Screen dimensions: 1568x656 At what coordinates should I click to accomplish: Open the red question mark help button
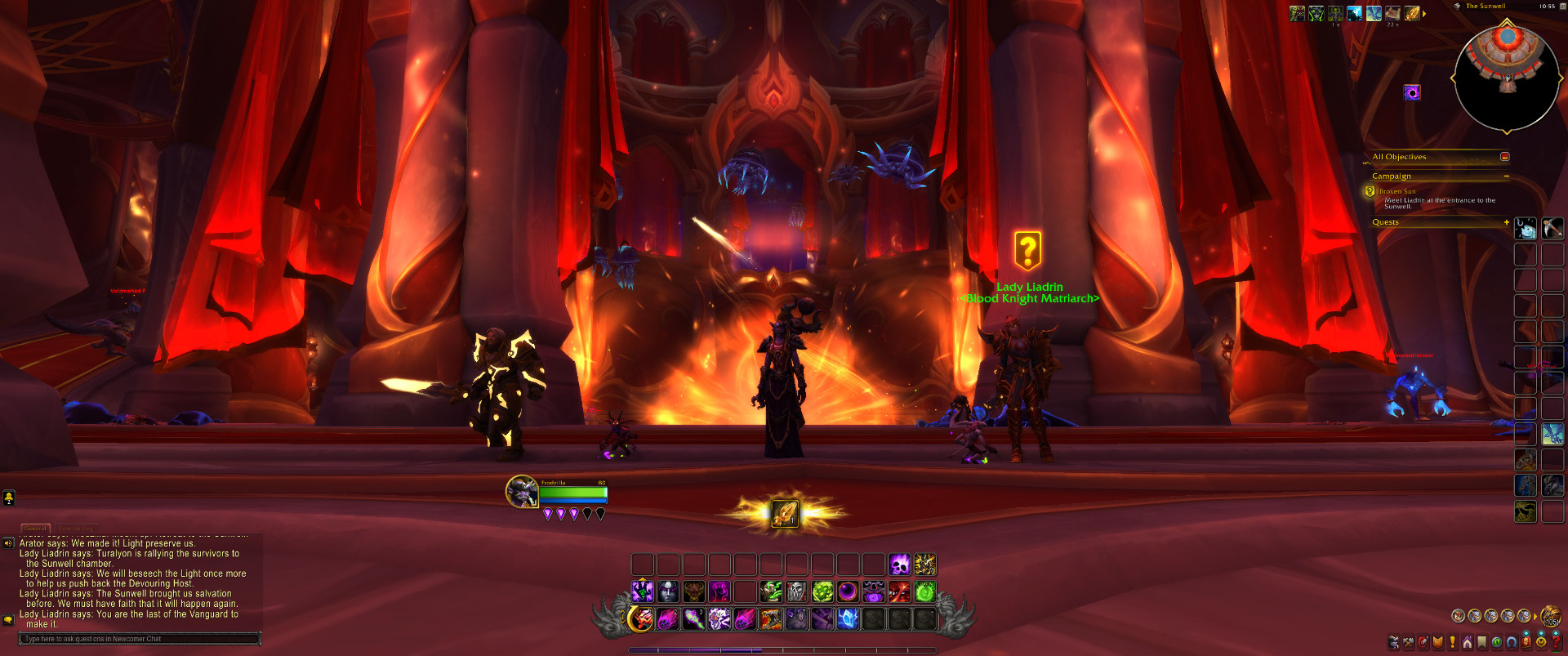tap(1557, 642)
